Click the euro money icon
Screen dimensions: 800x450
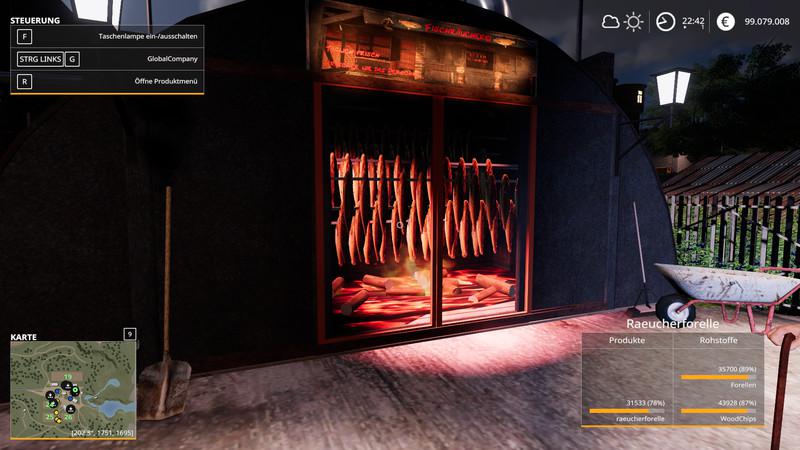click(x=725, y=21)
